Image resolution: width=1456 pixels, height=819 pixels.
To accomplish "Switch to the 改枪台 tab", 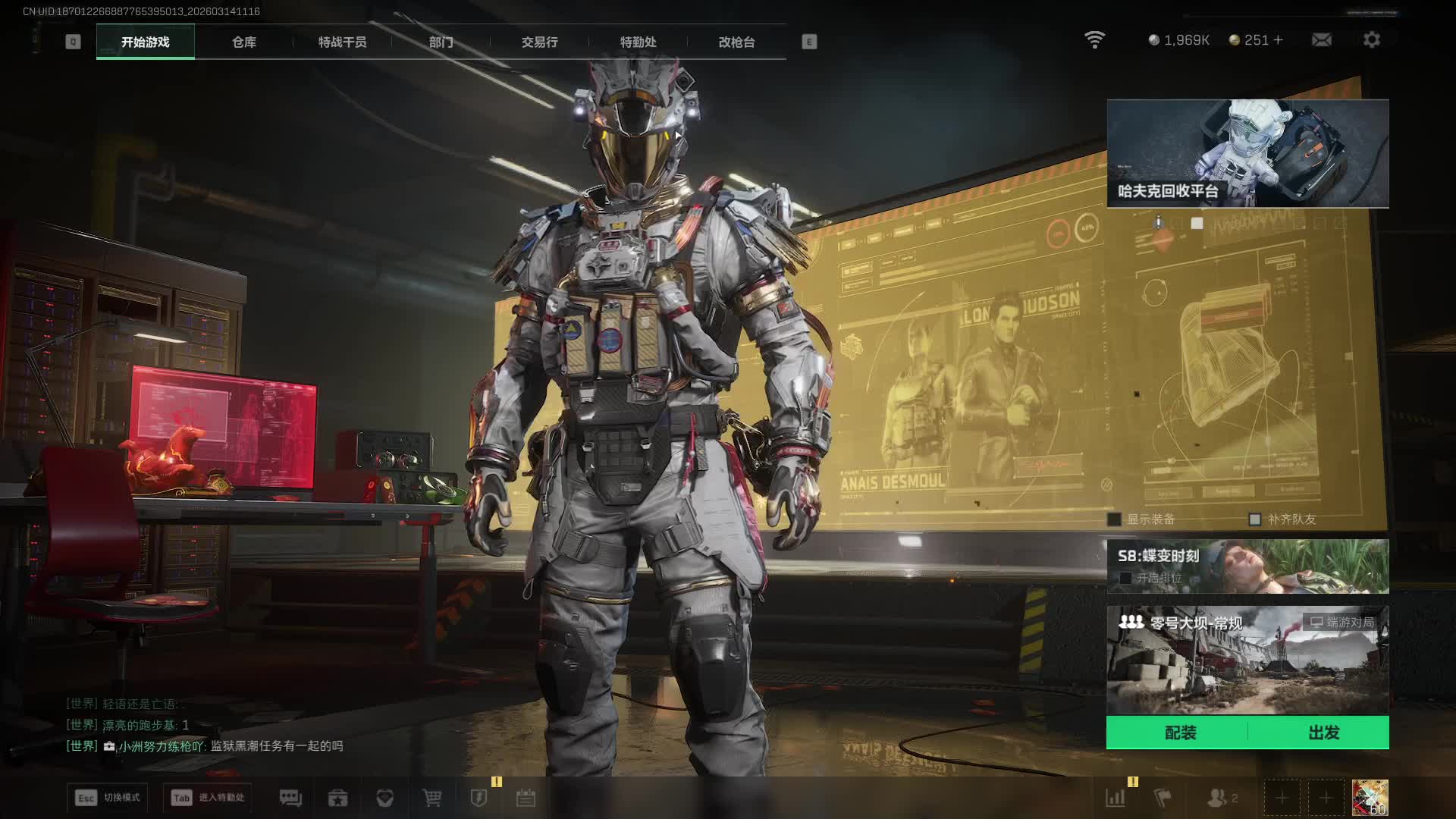I will tap(736, 42).
